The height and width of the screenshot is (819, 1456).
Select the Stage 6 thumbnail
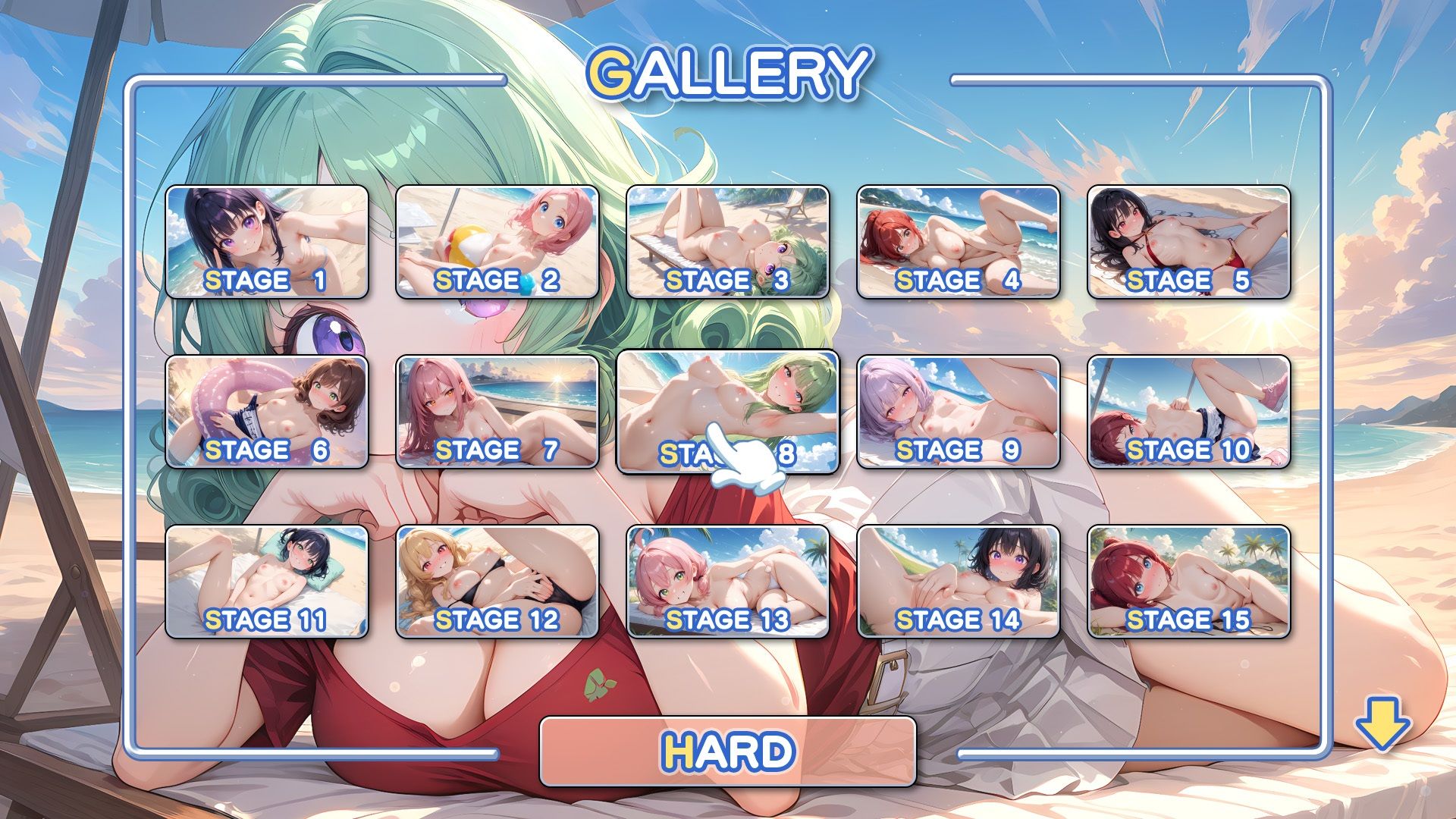coord(267,412)
